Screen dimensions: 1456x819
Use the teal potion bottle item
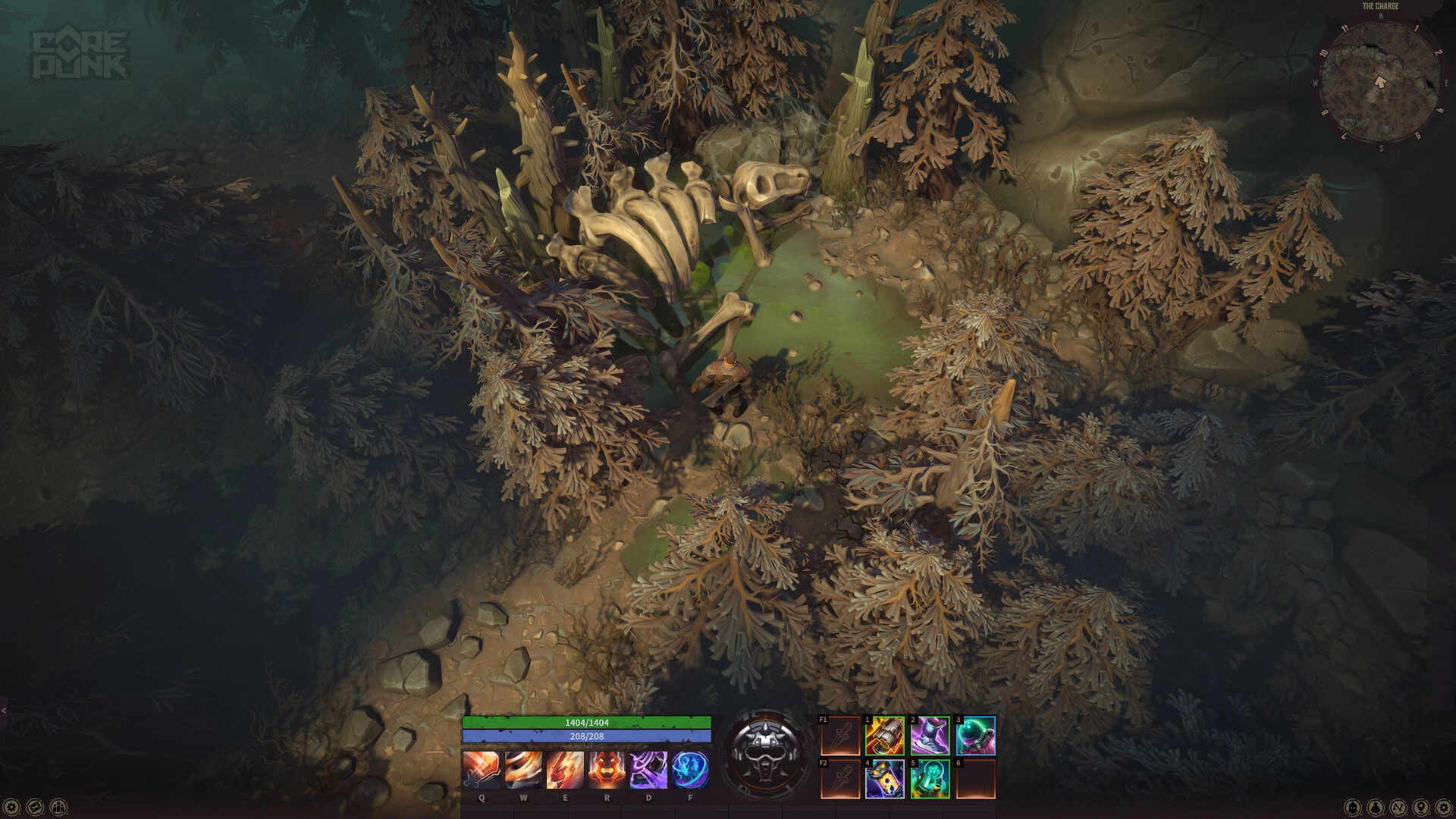[930, 779]
